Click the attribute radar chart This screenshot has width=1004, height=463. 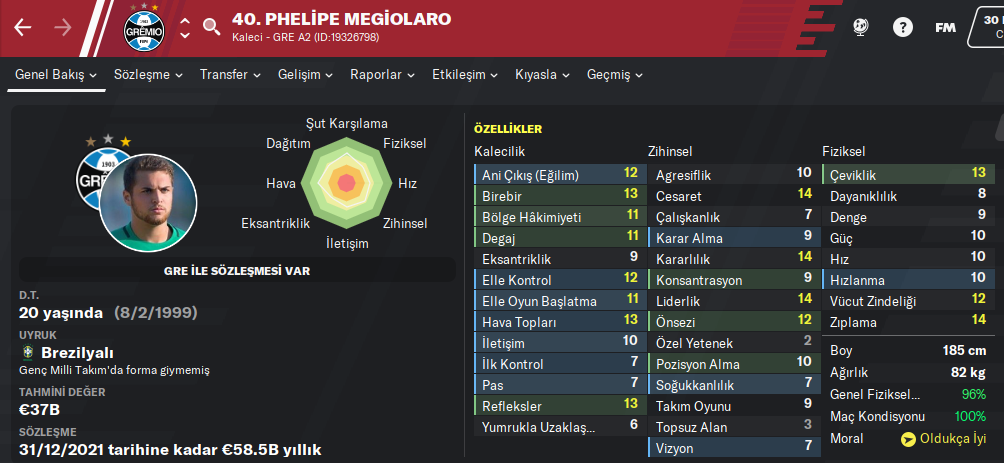pyautogui.click(x=346, y=183)
